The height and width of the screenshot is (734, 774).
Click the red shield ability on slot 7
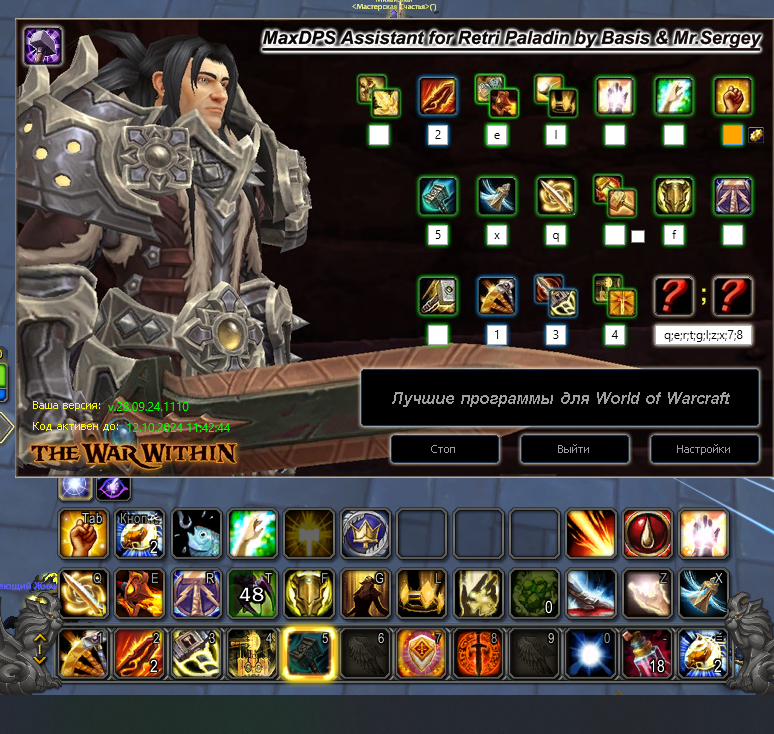(421, 652)
